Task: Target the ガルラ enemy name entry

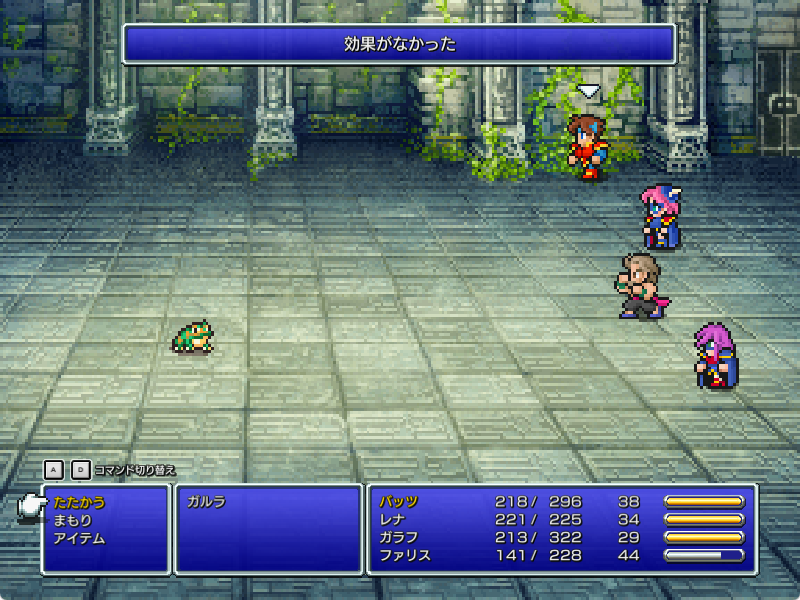Action: [x=205, y=502]
